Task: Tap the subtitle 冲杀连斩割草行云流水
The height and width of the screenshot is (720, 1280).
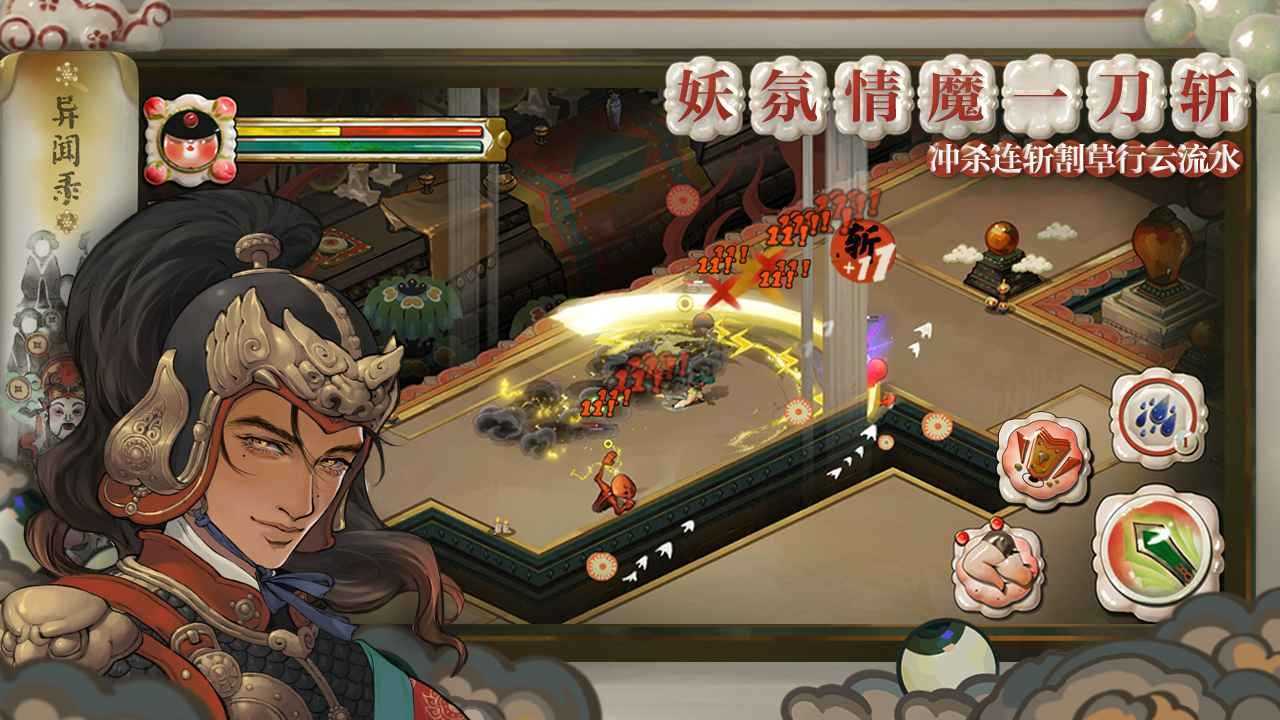Action: pos(1080,155)
